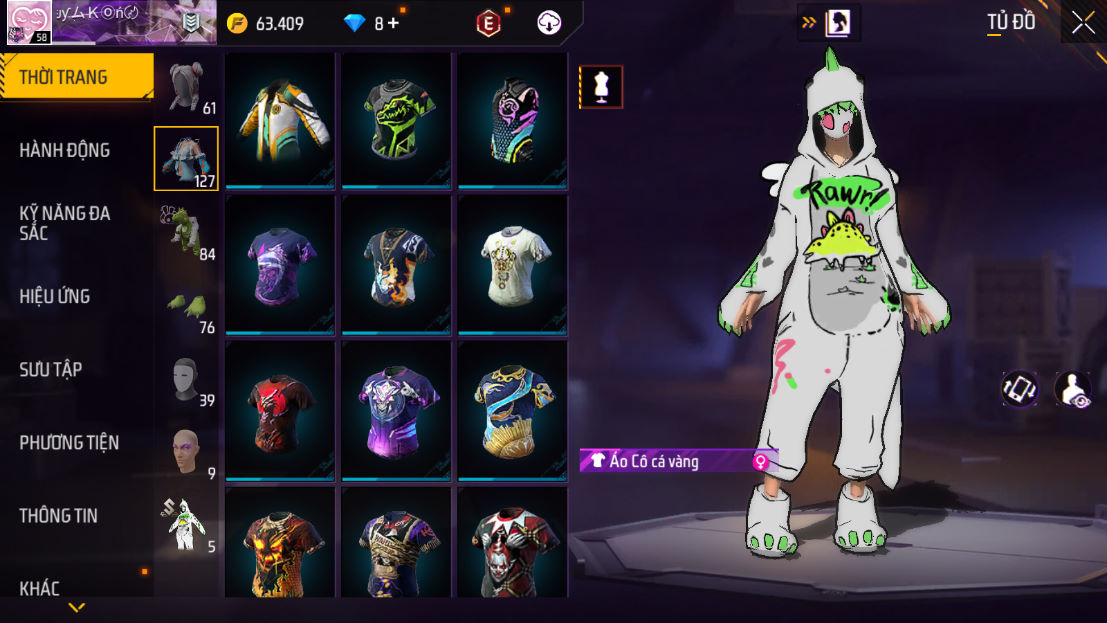
Task: Choose the green dinosaur black t-shirt
Action: coord(397,121)
